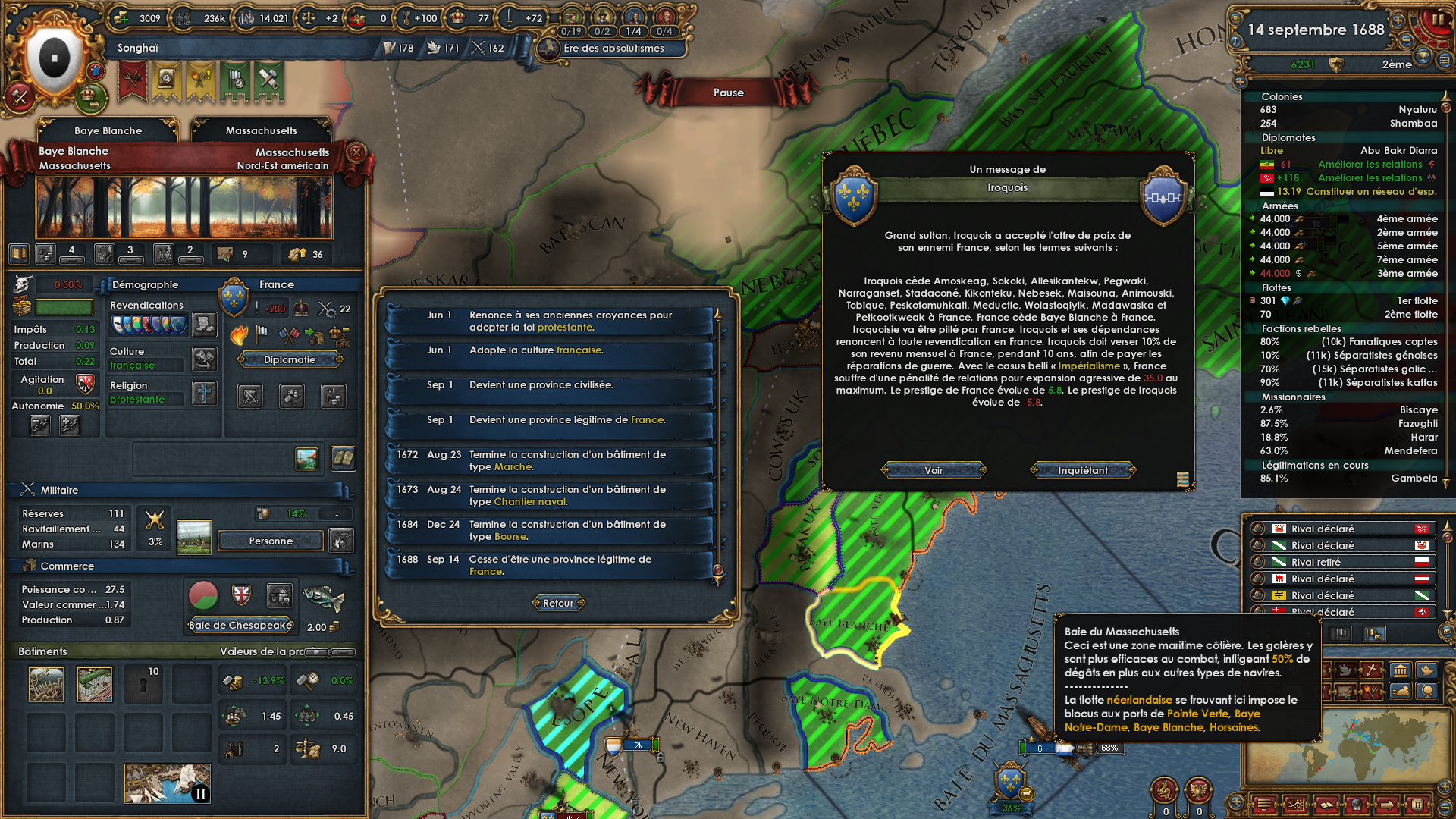Switch to the Baye Blanche tab
1456x819 pixels.
[106, 130]
